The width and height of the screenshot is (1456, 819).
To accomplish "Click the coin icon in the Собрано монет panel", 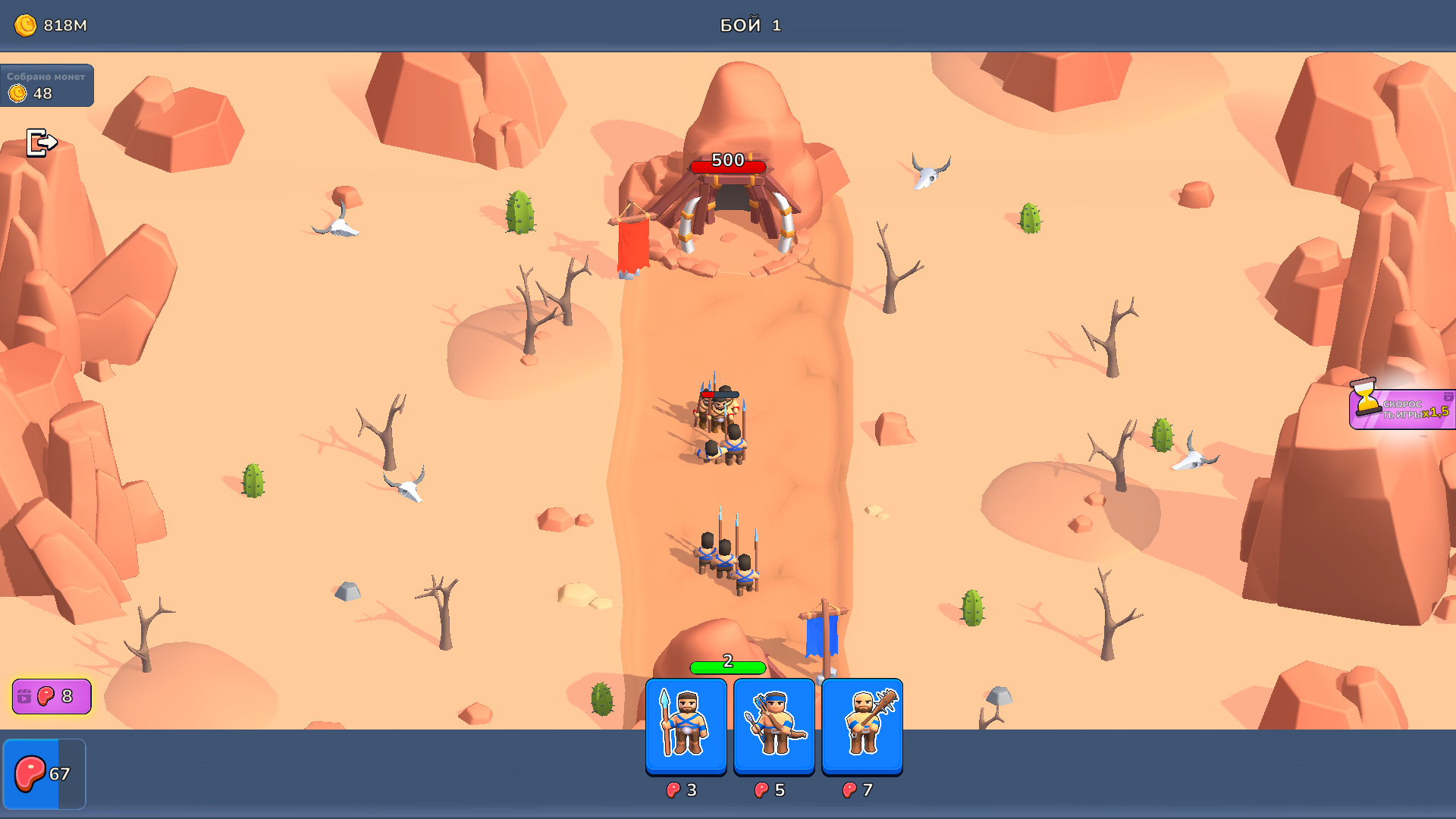I will (17, 93).
